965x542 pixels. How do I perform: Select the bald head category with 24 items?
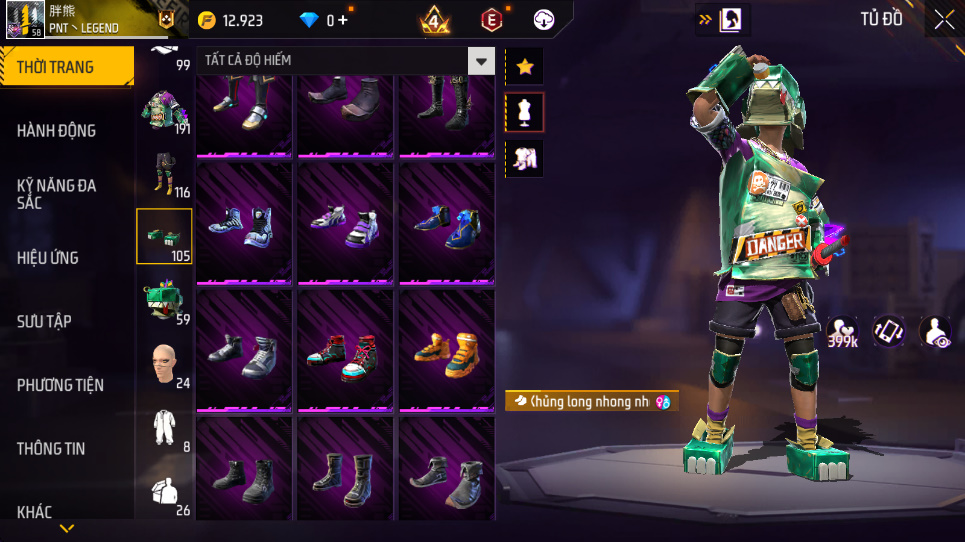point(164,364)
